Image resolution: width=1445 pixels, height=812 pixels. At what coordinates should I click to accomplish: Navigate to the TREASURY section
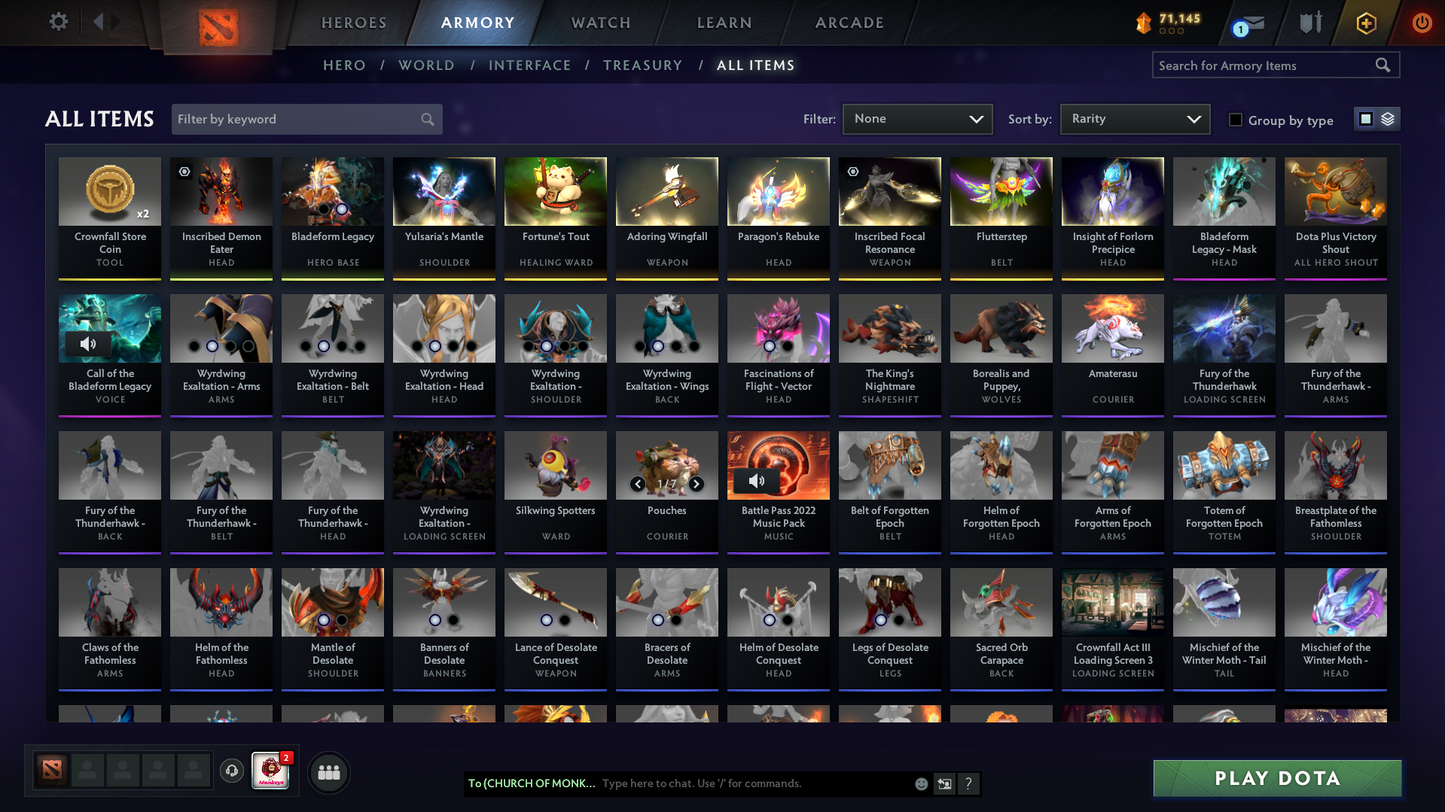click(x=642, y=65)
